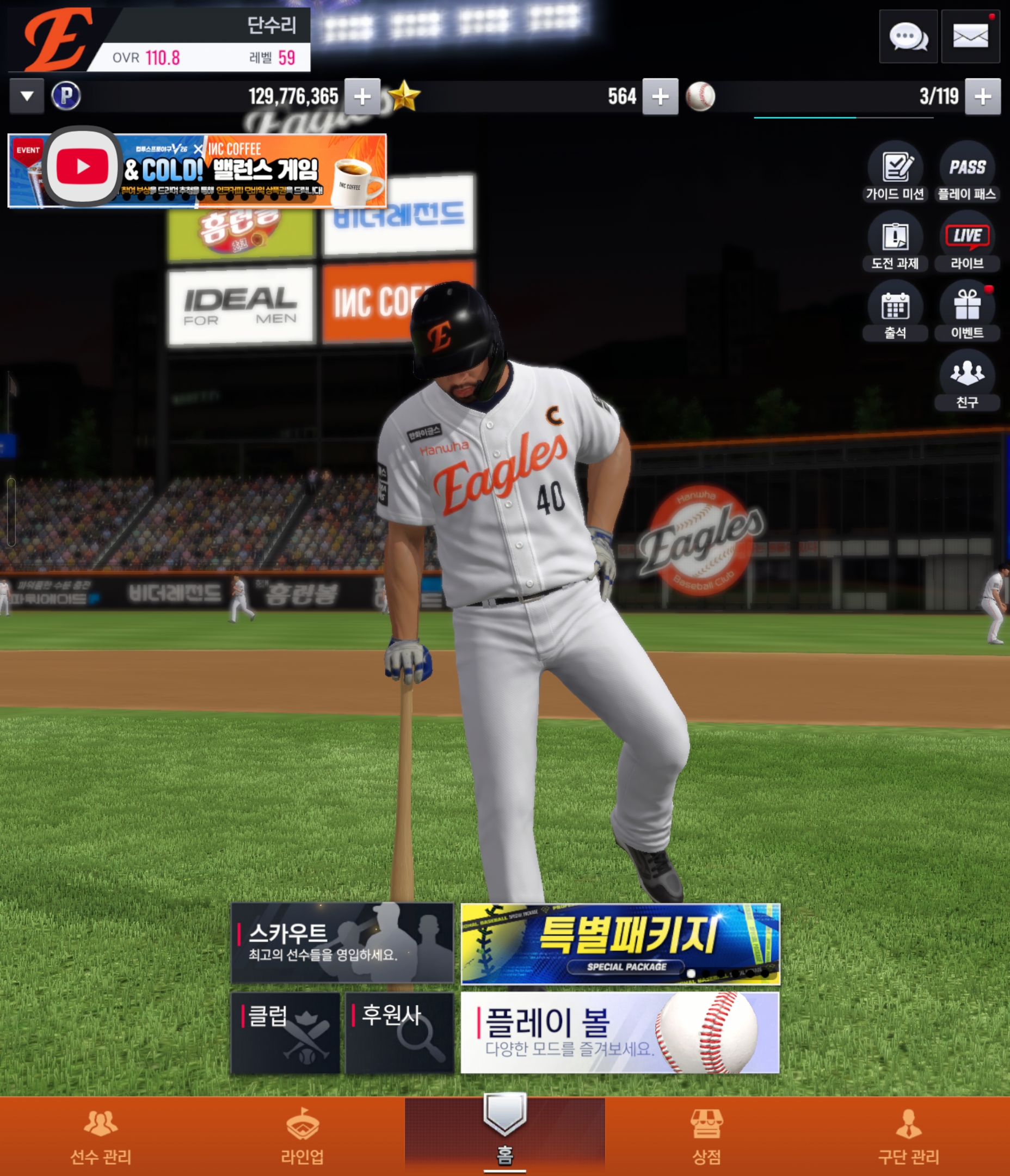Screen dimensions: 1010x1176
Task: Open the mailbox envelope icon
Action: click(970, 37)
